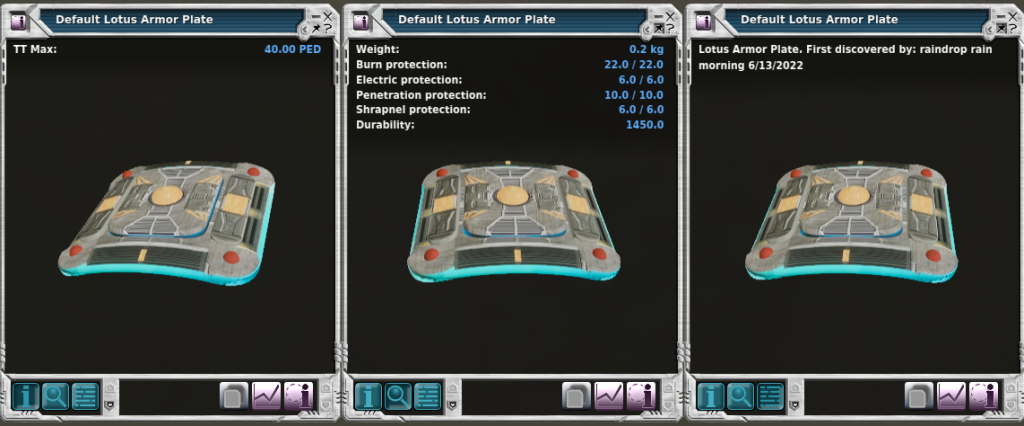Image resolution: width=1024 pixels, height=426 pixels.
Task: Minimize the window showing TT Max value
Action: pos(315,16)
